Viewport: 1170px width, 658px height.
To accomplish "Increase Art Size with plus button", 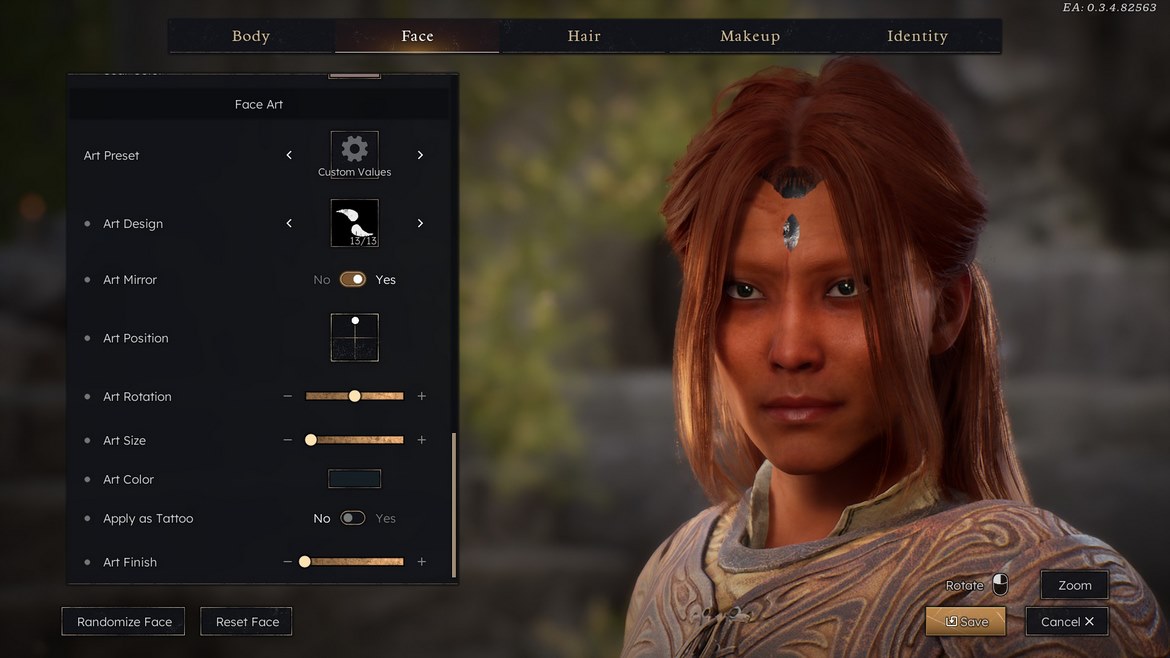I will 421,440.
